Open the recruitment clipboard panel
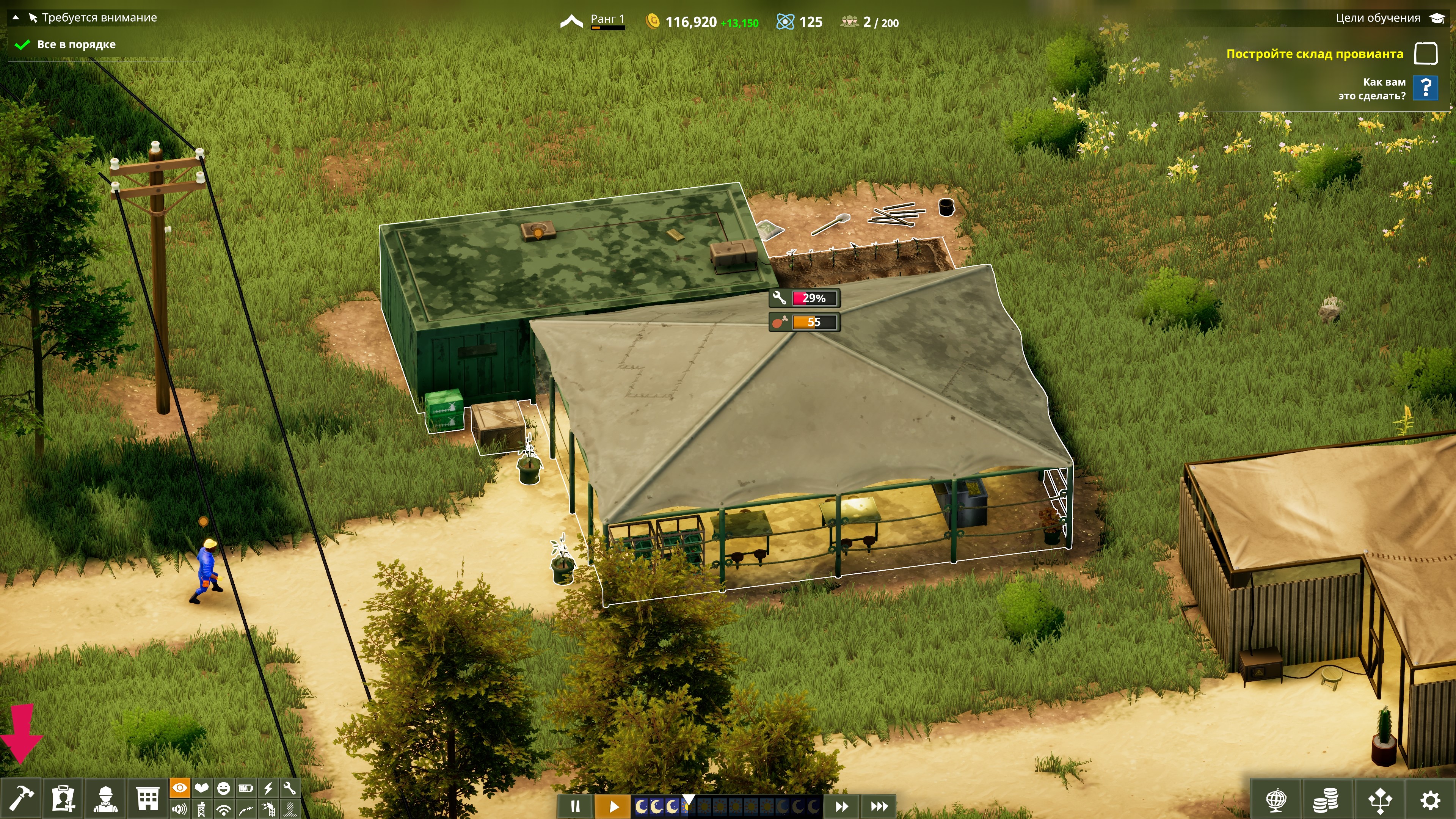Image resolution: width=1456 pixels, height=819 pixels. coord(63,799)
